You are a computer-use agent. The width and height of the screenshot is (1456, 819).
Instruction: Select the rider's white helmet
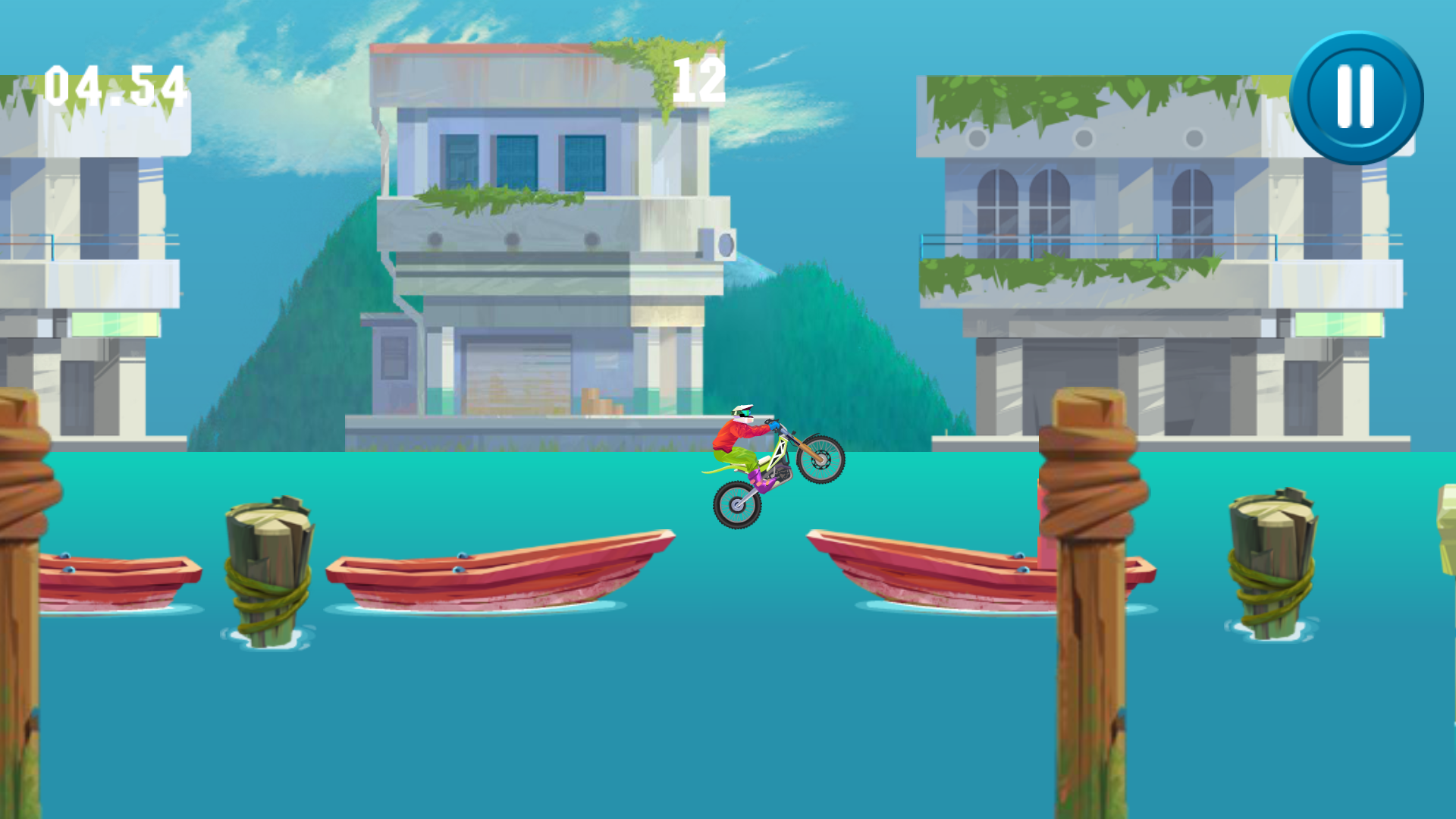(742, 413)
